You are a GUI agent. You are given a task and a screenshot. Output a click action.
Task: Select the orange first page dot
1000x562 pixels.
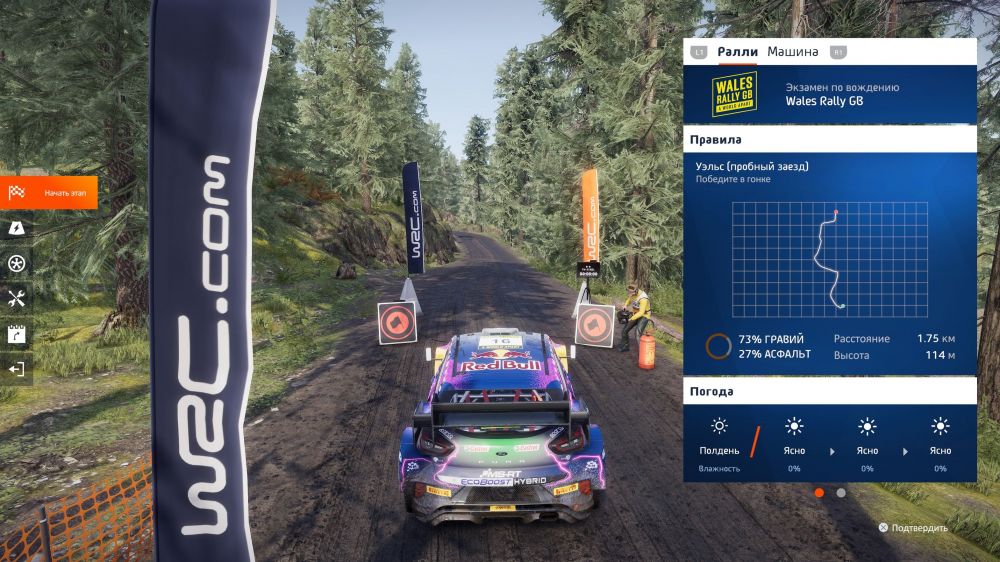819,492
